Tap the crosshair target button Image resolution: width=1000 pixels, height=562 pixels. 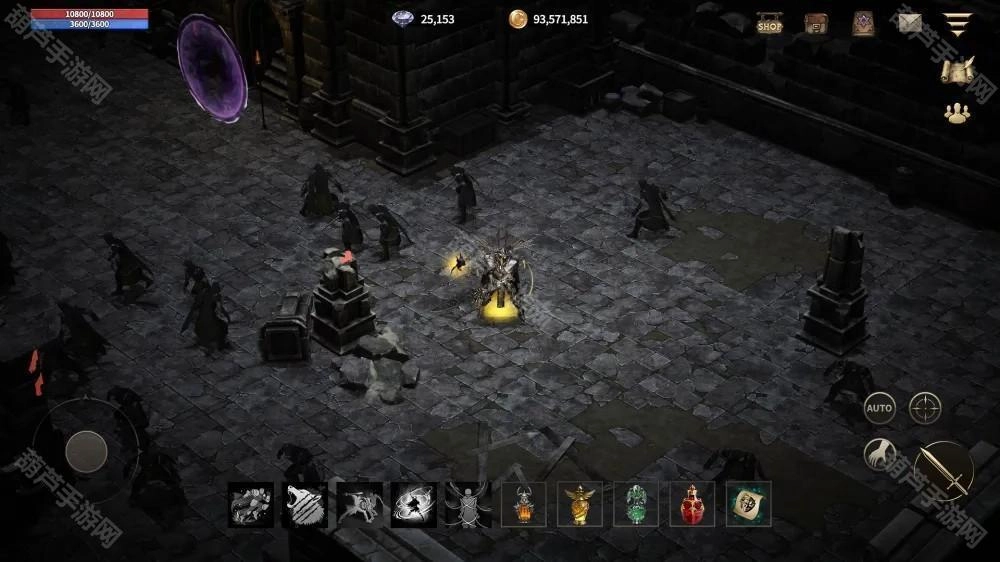[925, 408]
